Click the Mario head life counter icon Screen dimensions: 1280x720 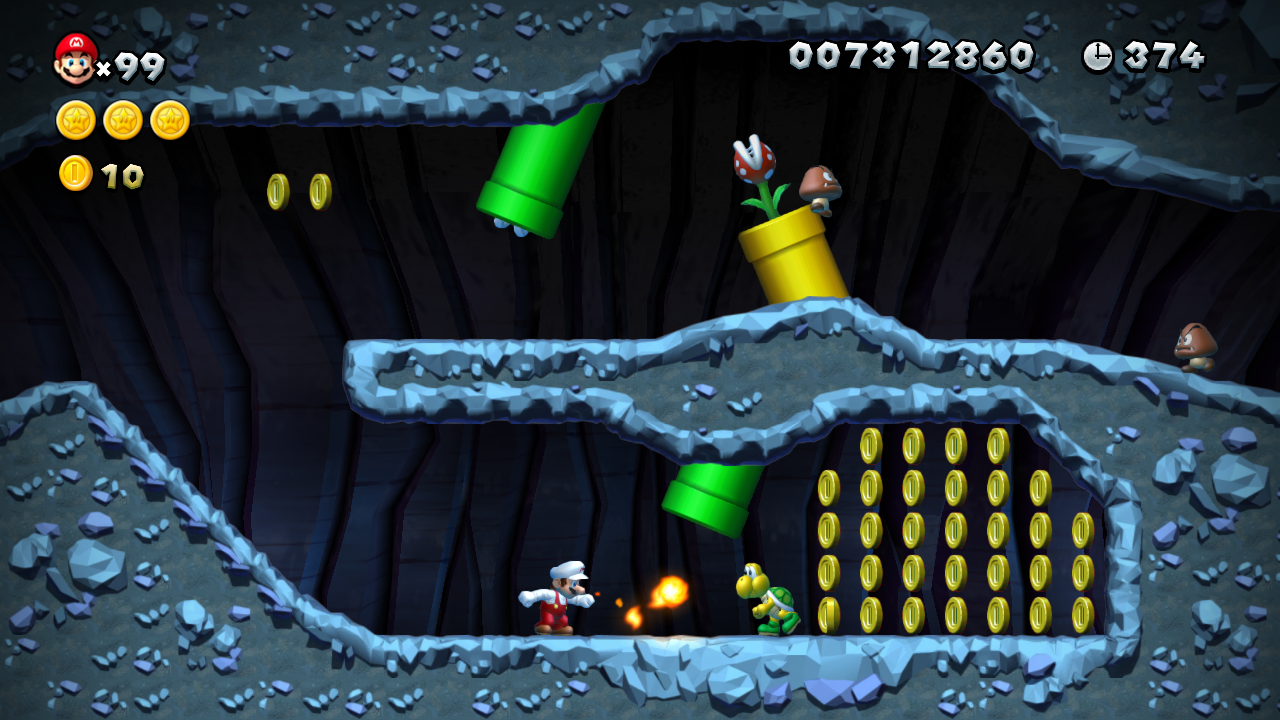pyautogui.click(x=72, y=57)
